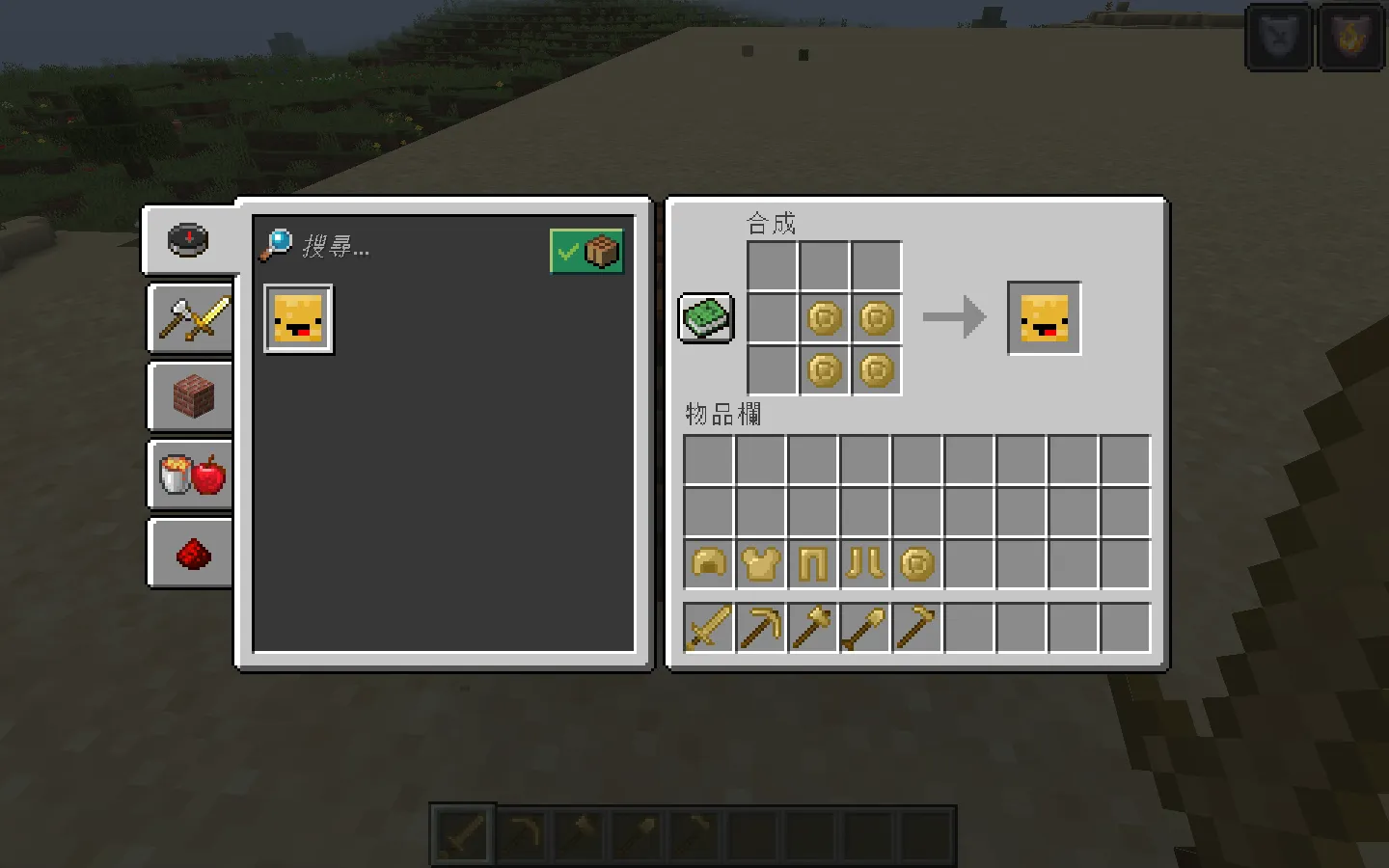Select the golden pickaxe in the inventory
The image size is (1389, 868).
tap(759, 626)
